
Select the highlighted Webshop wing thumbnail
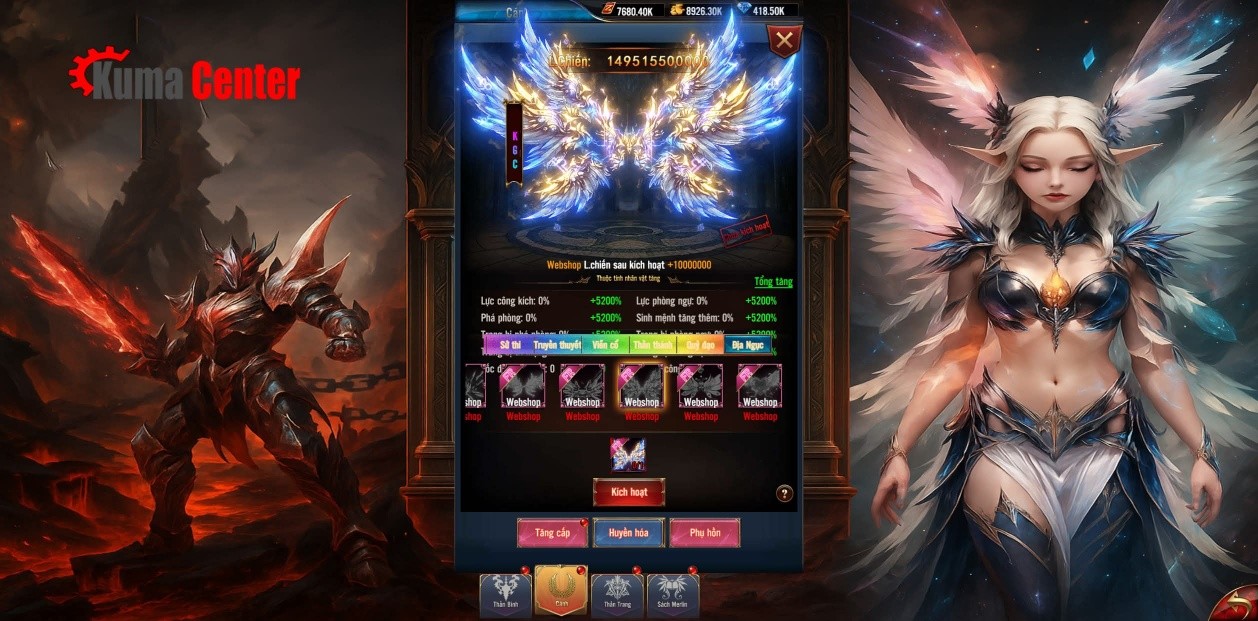(x=641, y=386)
